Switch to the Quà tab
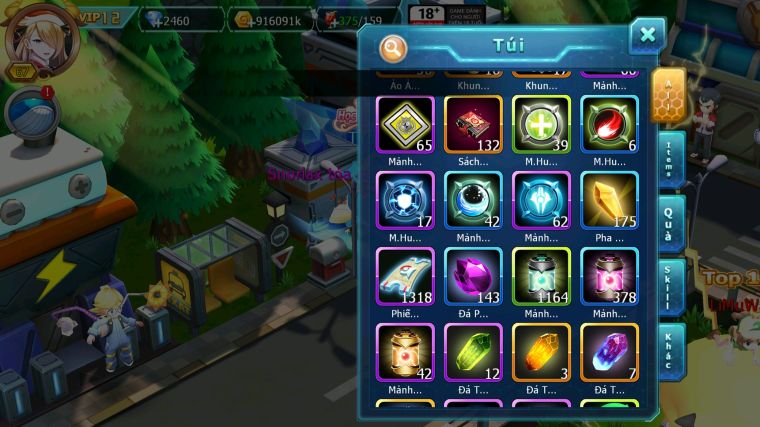Viewport: 760px width, 427px height. tap(671, 223)
